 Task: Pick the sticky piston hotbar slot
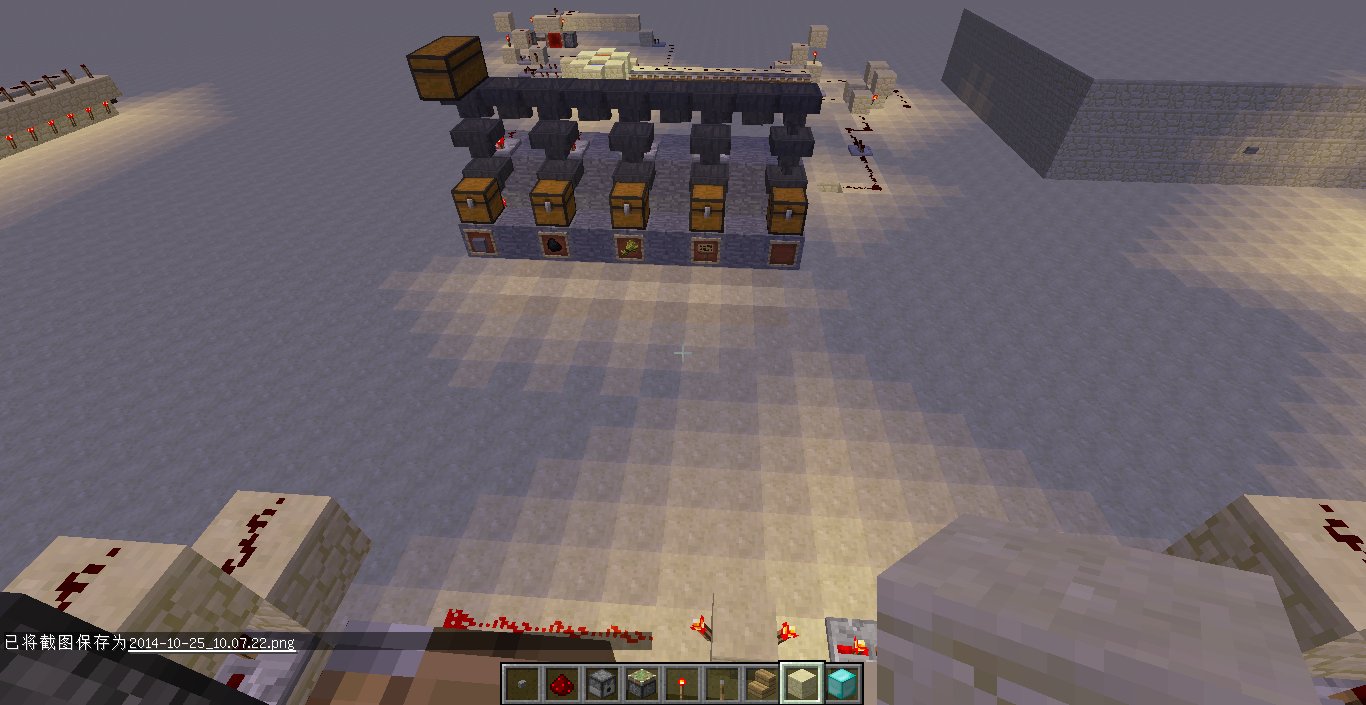click(640, 684)
